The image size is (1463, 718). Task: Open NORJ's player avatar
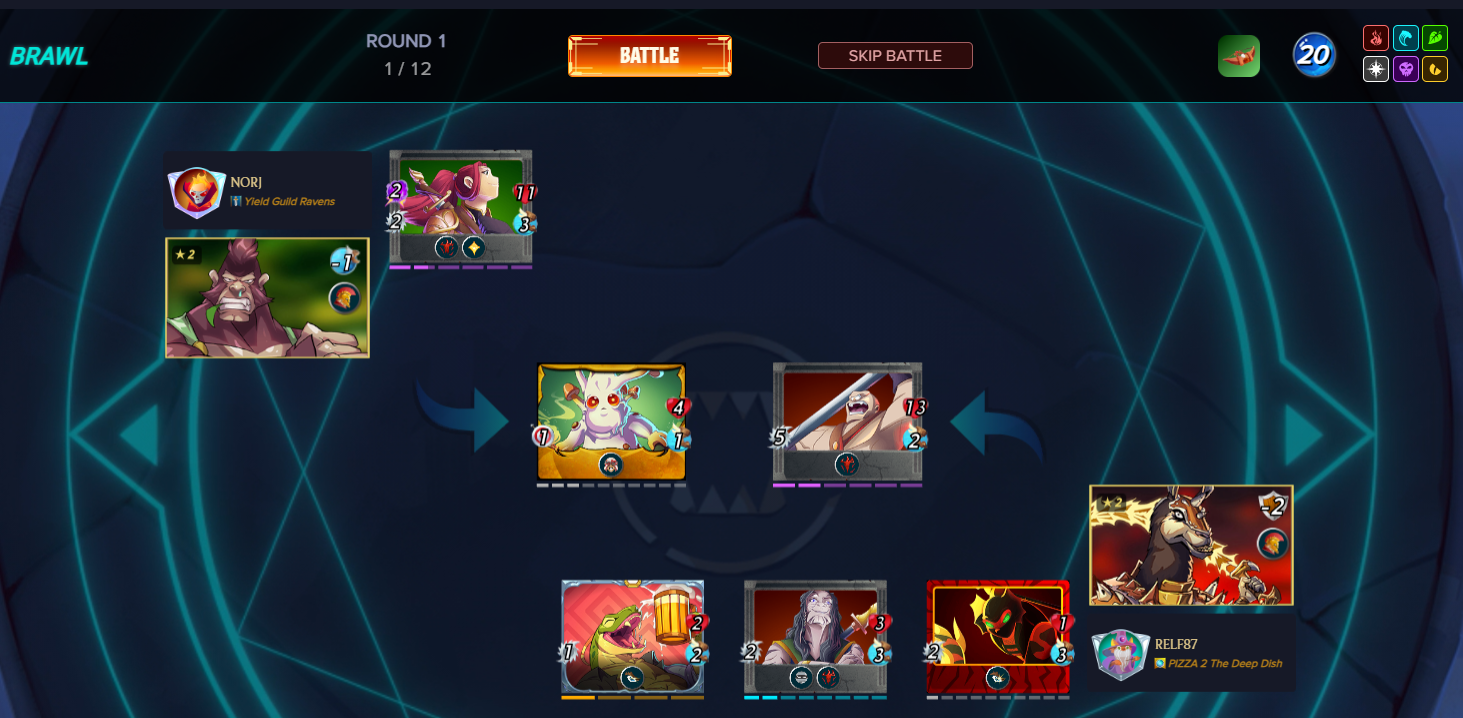point(196,192)
